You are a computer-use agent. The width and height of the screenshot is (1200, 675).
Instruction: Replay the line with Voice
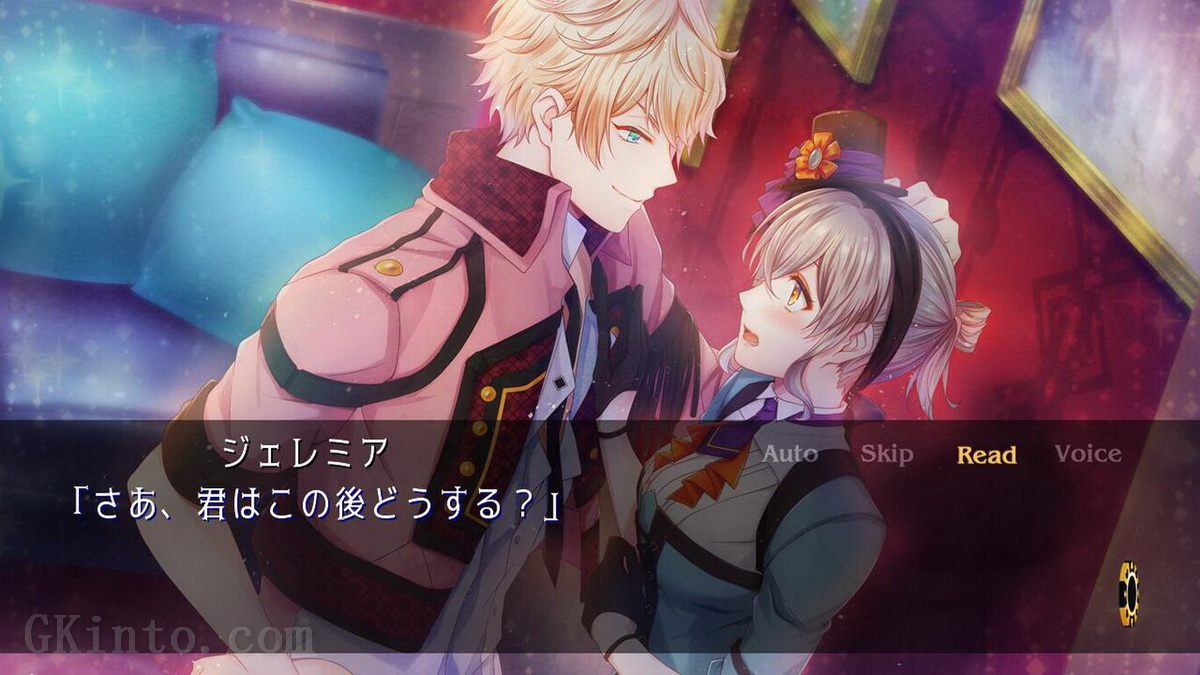pyautogui.click(x=1088, y=454)
